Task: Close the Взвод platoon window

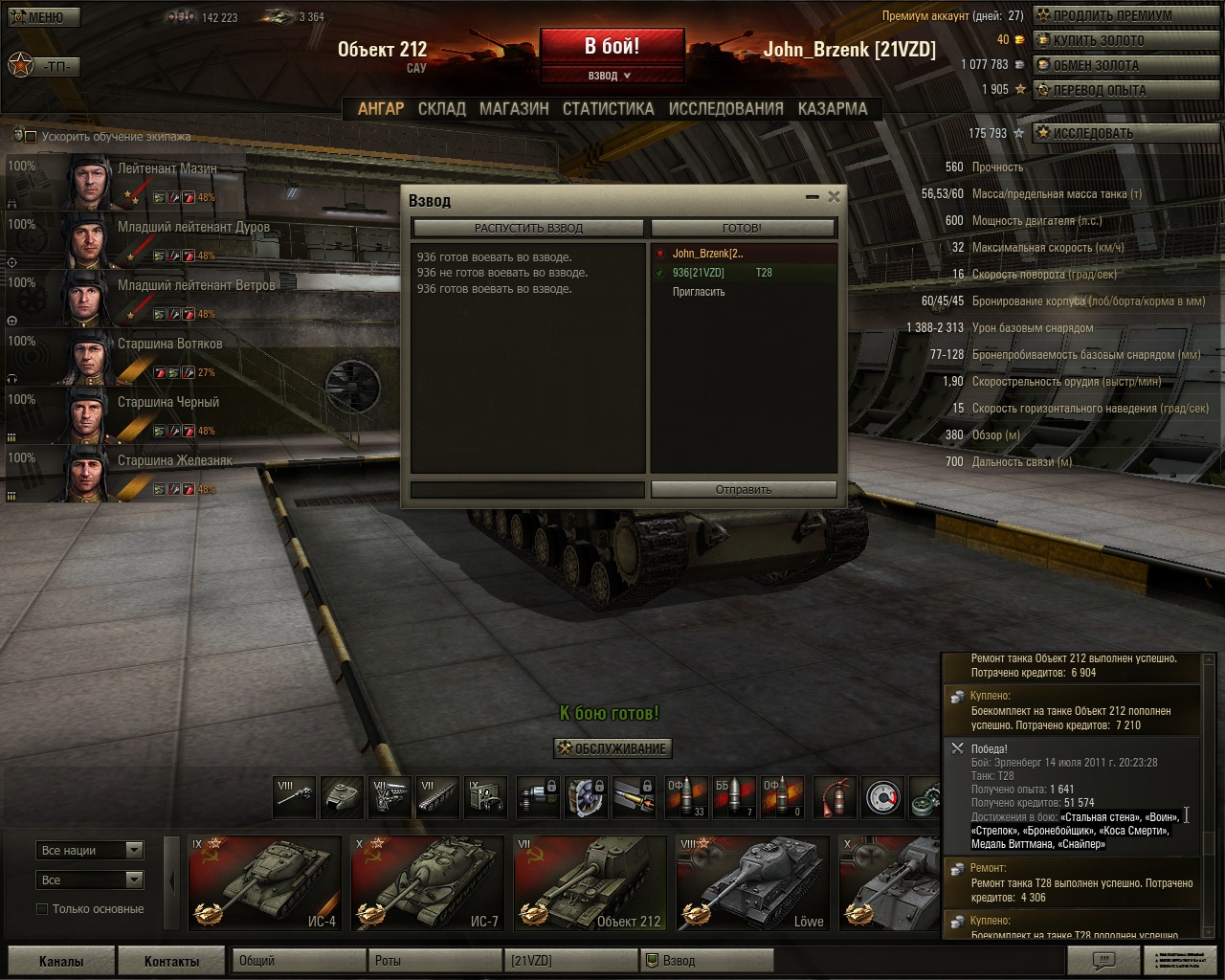Action: point(834,196)
